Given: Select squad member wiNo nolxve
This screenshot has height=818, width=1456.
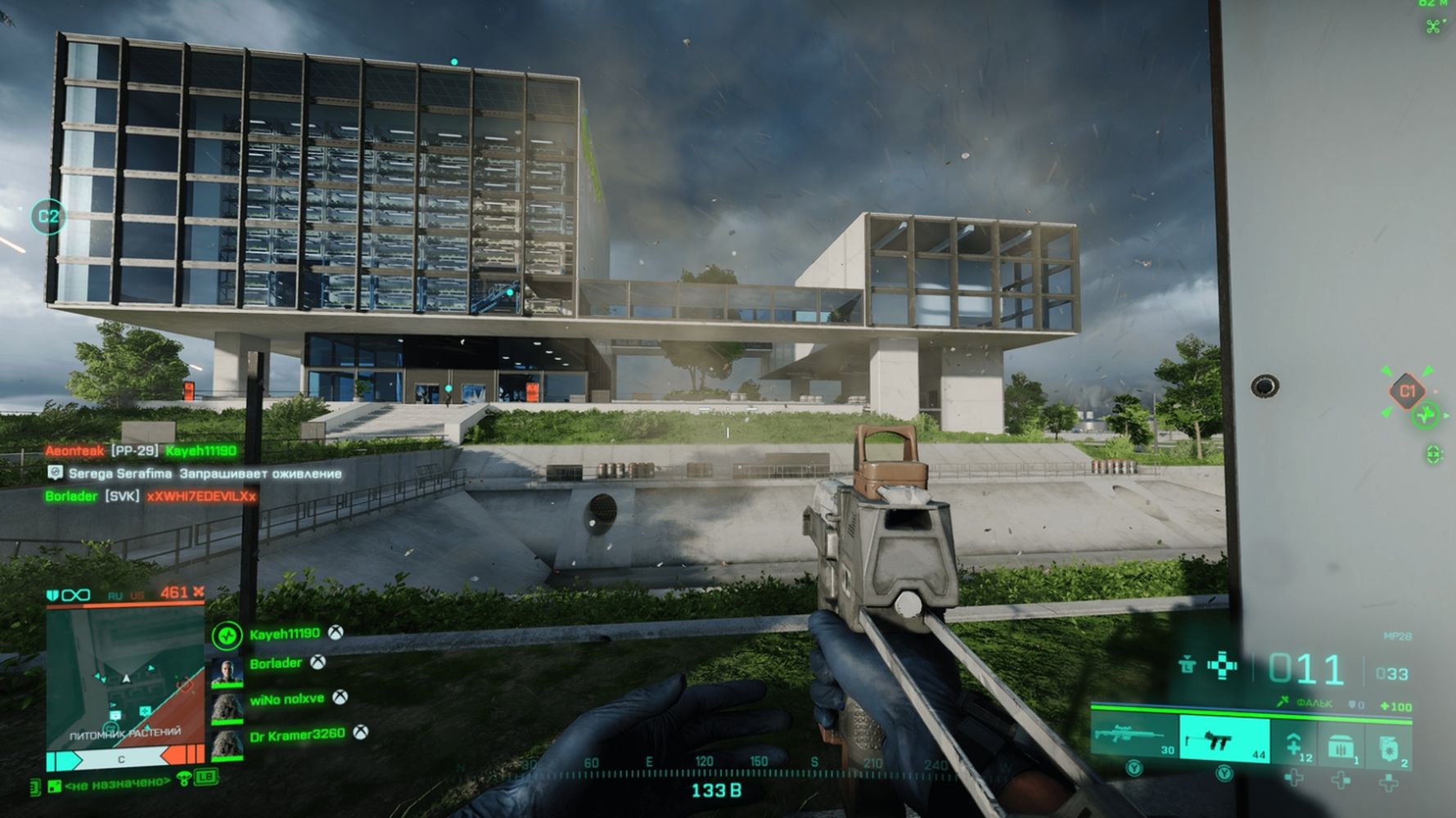Looking at the screenshot, I should click(286, 699).
